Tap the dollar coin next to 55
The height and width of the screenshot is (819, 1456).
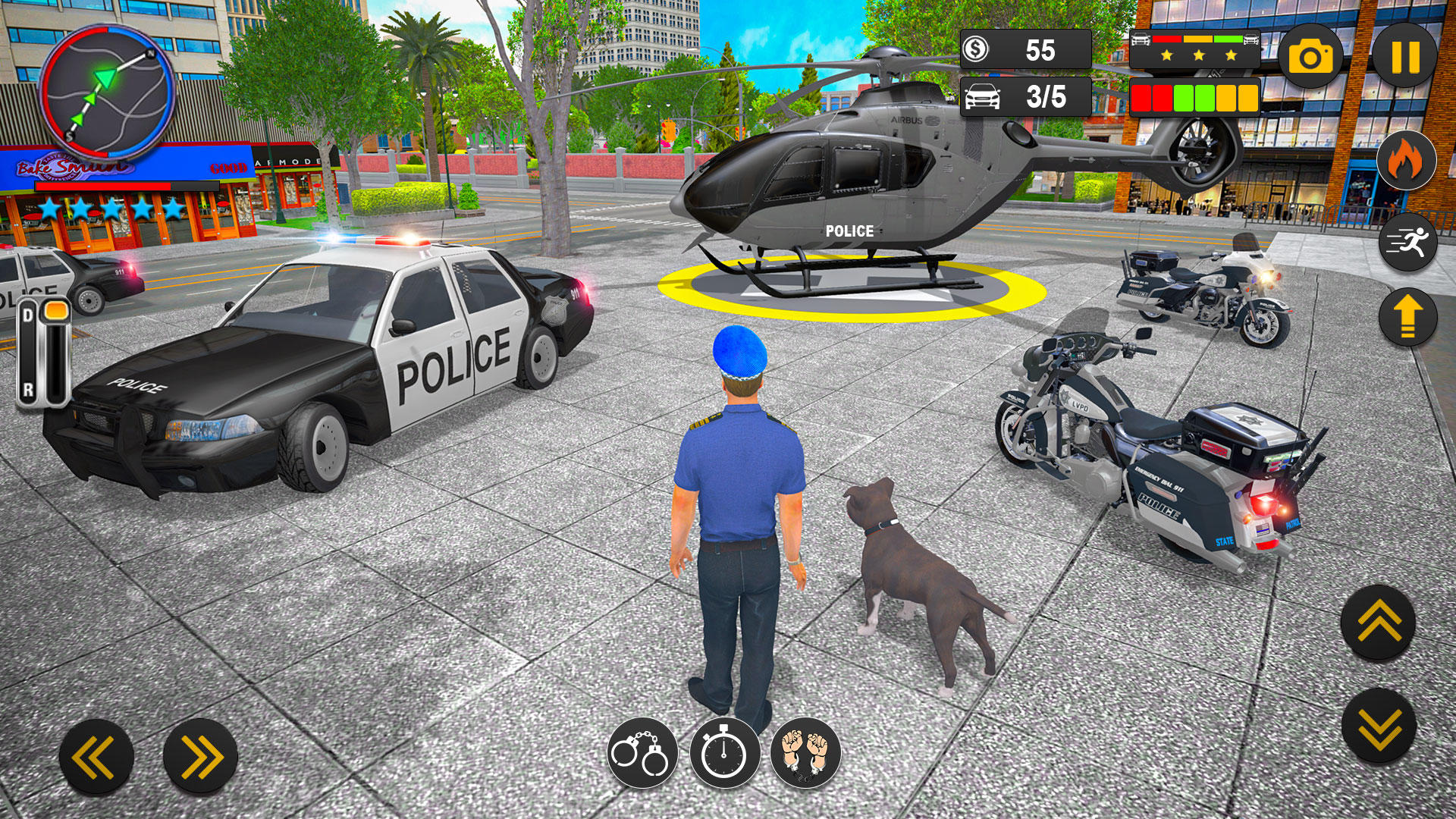click(977, 49)
